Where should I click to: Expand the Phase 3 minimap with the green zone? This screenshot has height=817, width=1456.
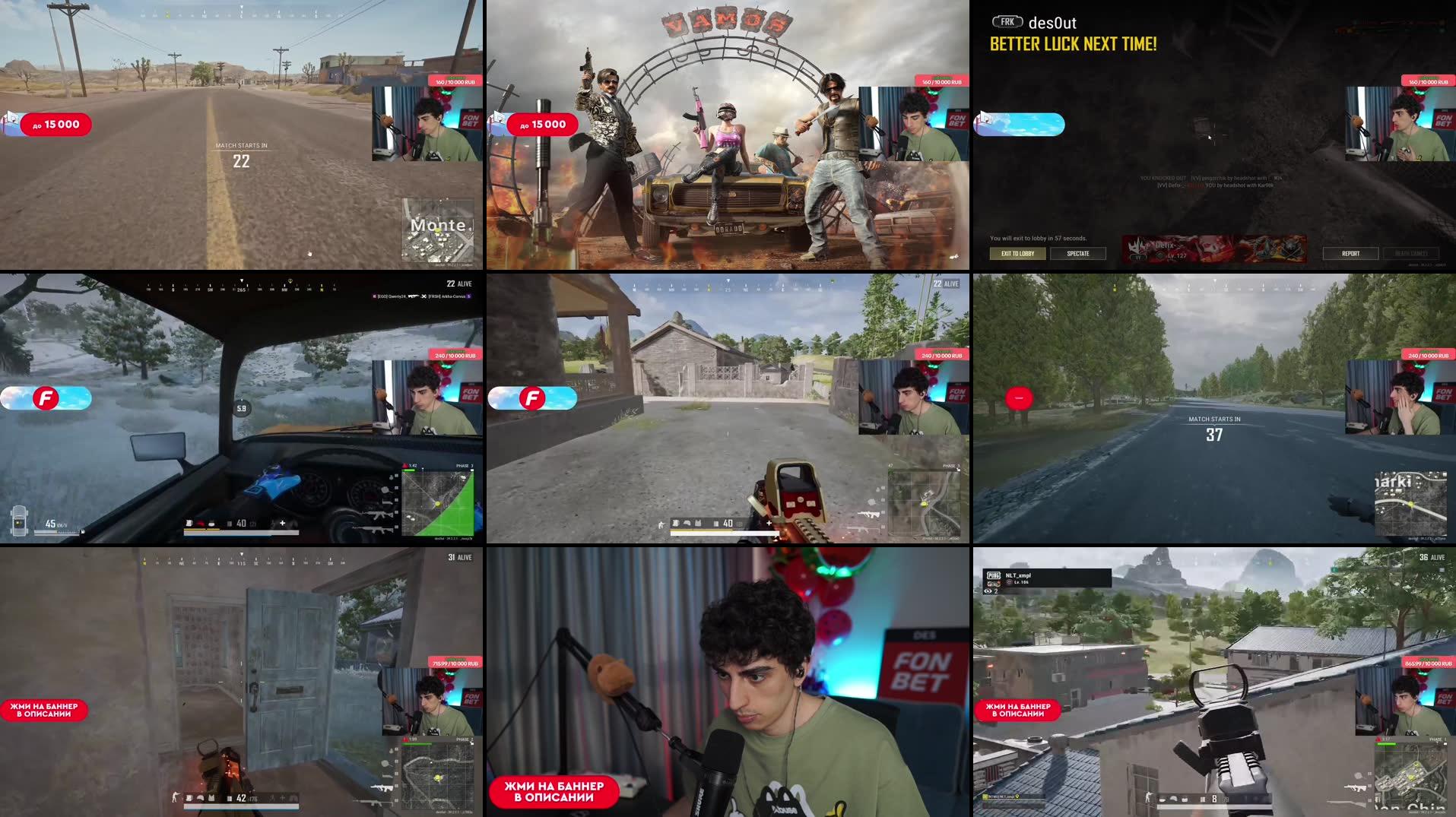pyautogui.click(x=438, y=502)
